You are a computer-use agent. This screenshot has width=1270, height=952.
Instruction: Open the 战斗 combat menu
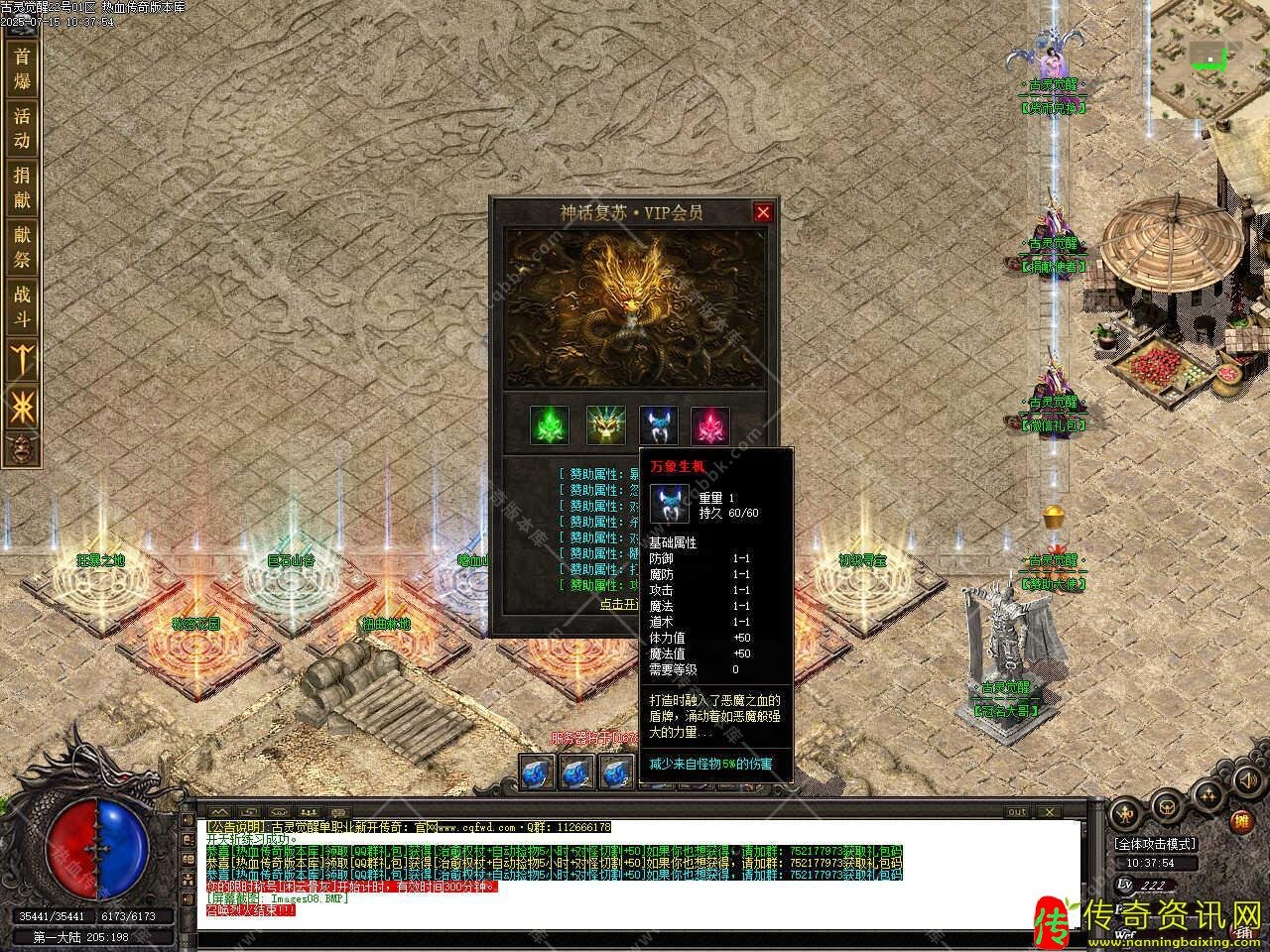point(22,306)
